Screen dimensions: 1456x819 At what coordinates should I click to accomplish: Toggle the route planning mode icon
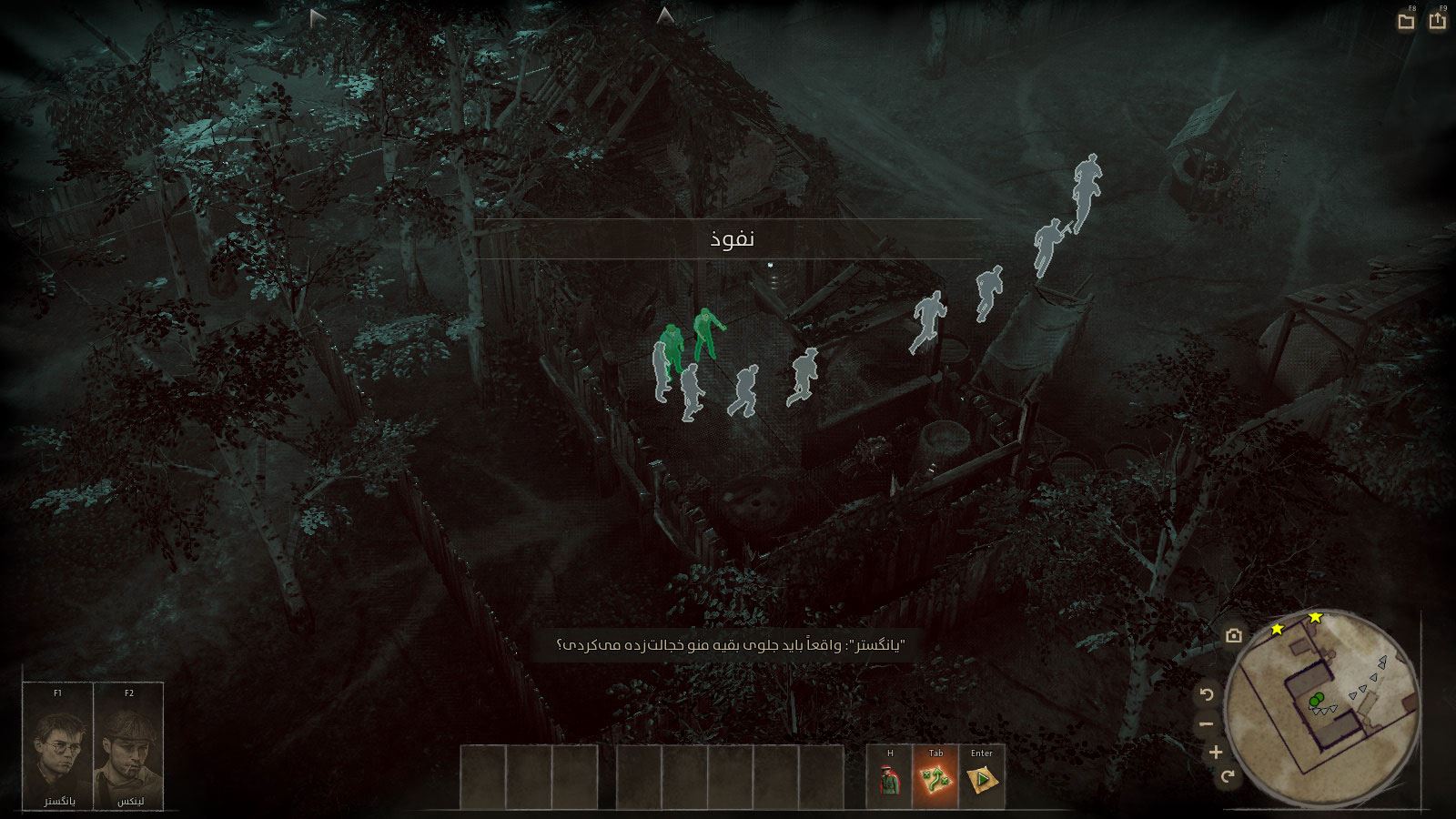click(x=935, y=780)
